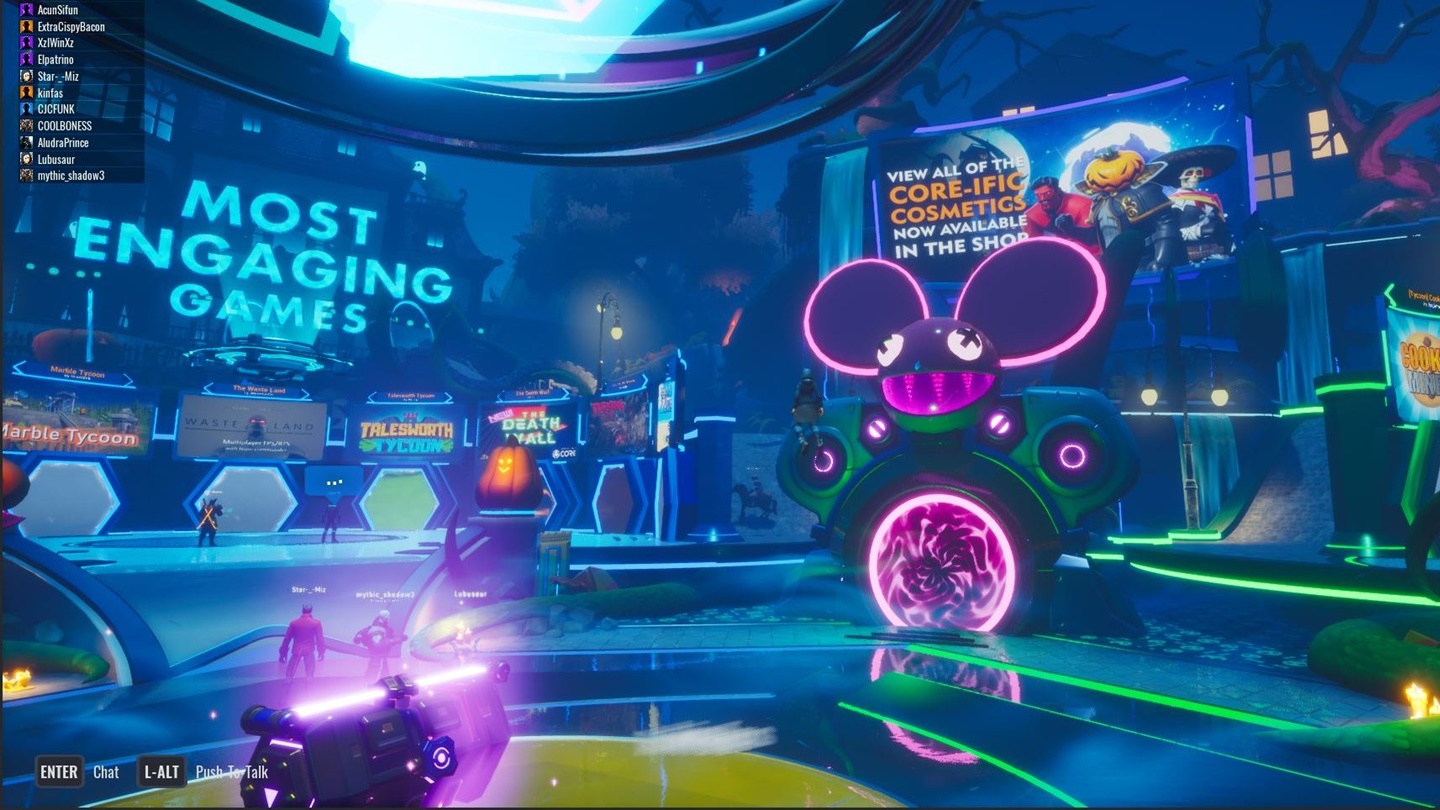1440x810 pixels.
Task: Click AludraPrince's dark avatar icon
Action: click(25, 141)
